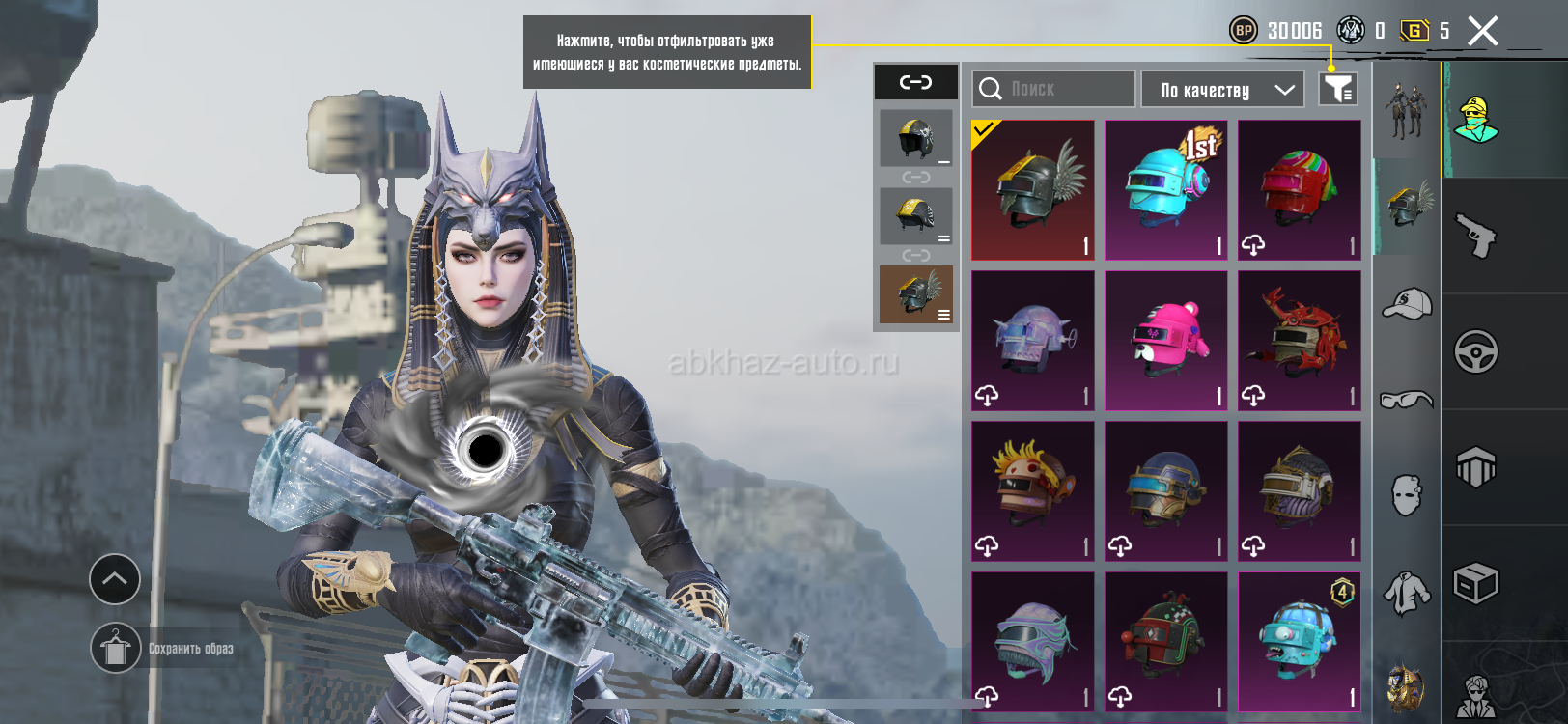Click the search field labeled Поиск
The width and height of the screenshot is (1568, 724).
click(1053, 89)
